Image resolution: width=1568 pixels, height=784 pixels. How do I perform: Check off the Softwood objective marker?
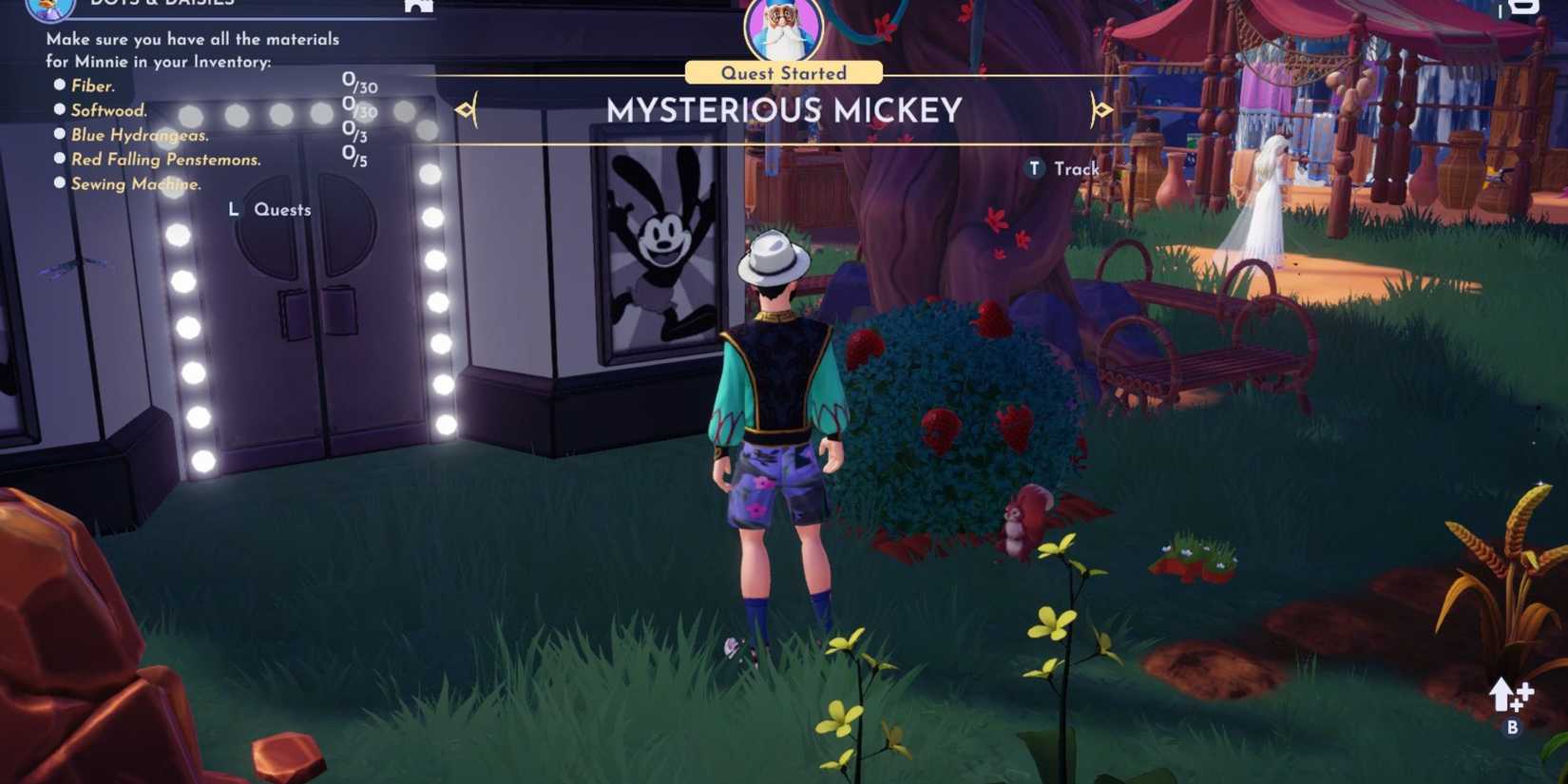click(59, 109)
